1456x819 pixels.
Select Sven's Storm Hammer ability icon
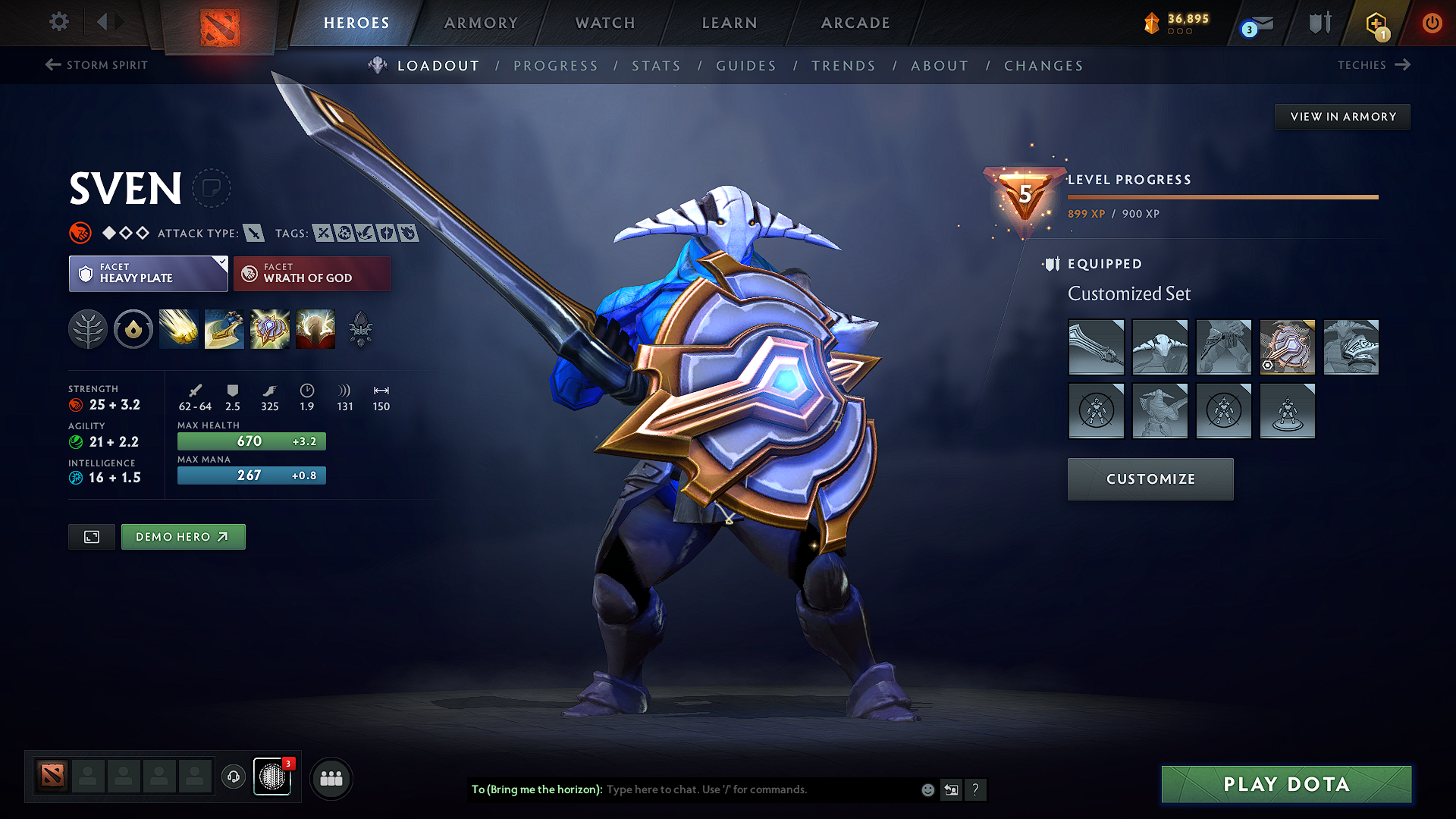pos(178,328)
